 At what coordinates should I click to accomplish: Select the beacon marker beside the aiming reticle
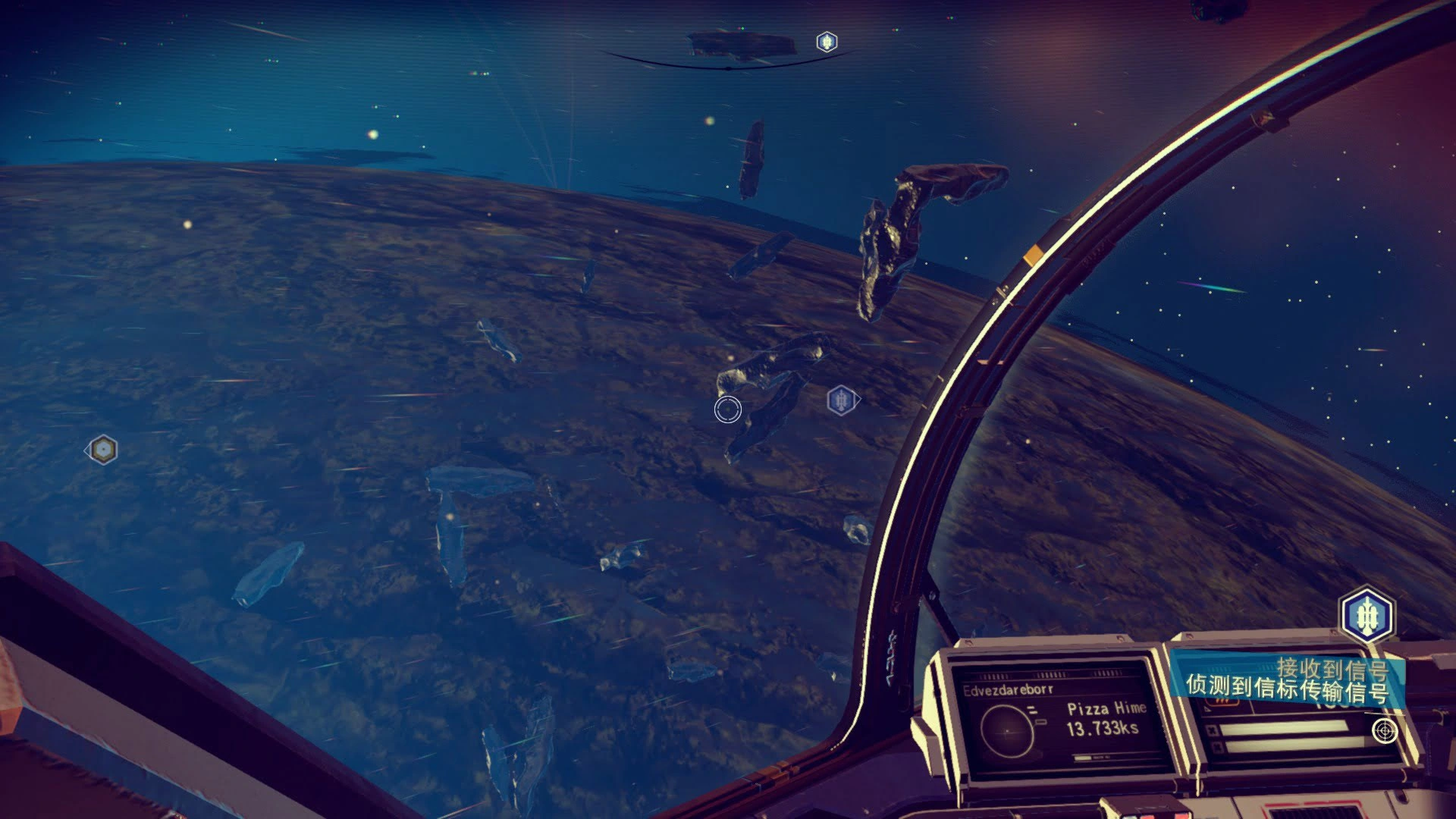pos(840,400)
